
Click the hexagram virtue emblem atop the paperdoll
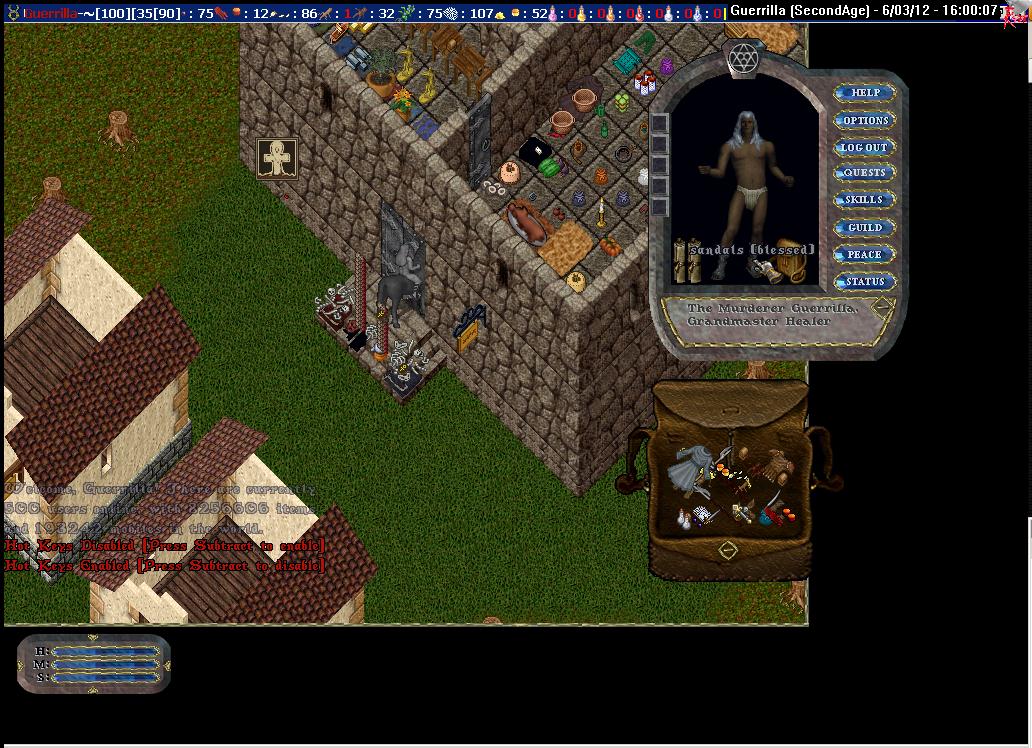pos(743,58)
